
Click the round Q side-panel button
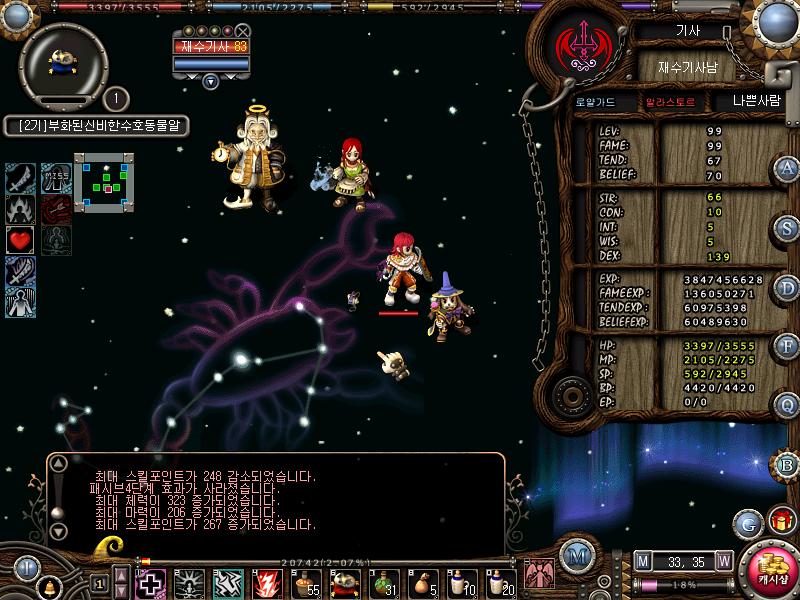click(x=787, y=405)
